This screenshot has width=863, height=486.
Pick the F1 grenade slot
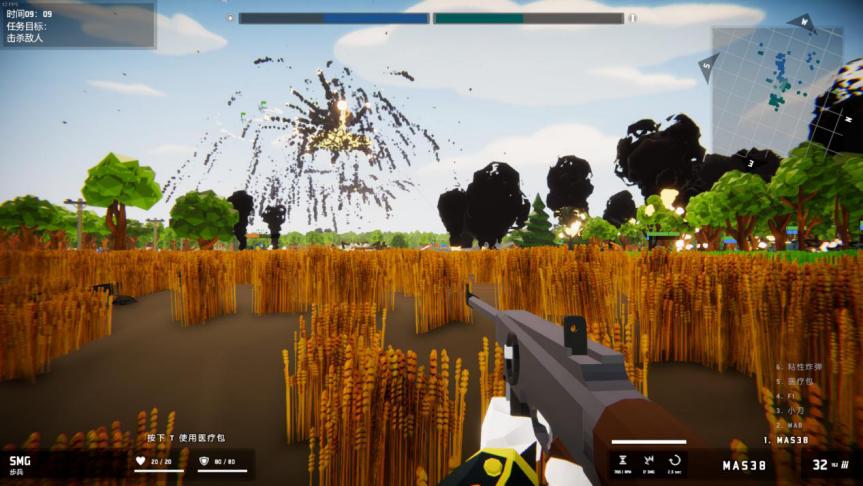[790, 396]
